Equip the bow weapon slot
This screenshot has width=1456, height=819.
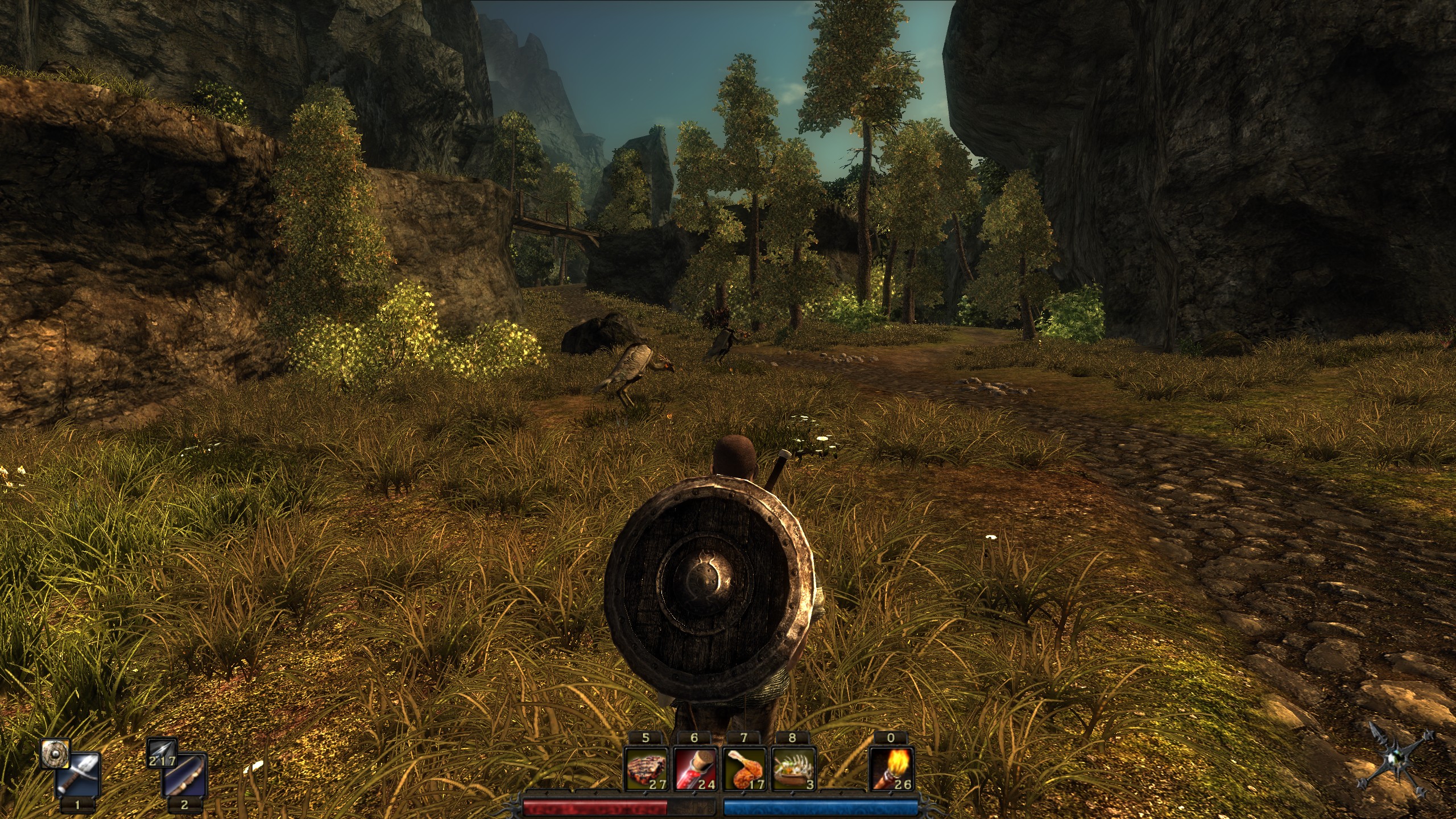click(x=185, y=775)
